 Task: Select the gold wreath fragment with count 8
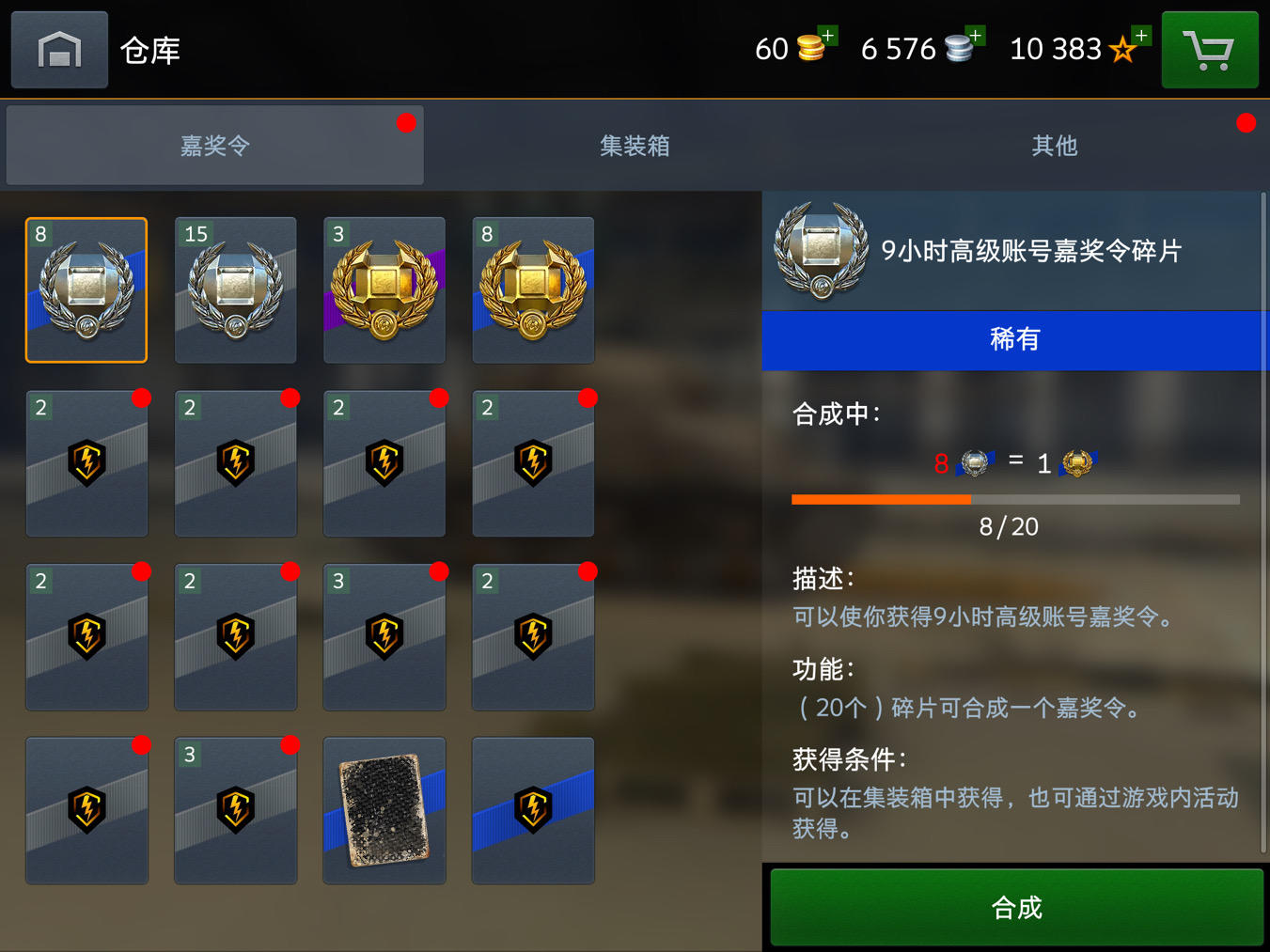pyautogui.click(x=532, y=290)
